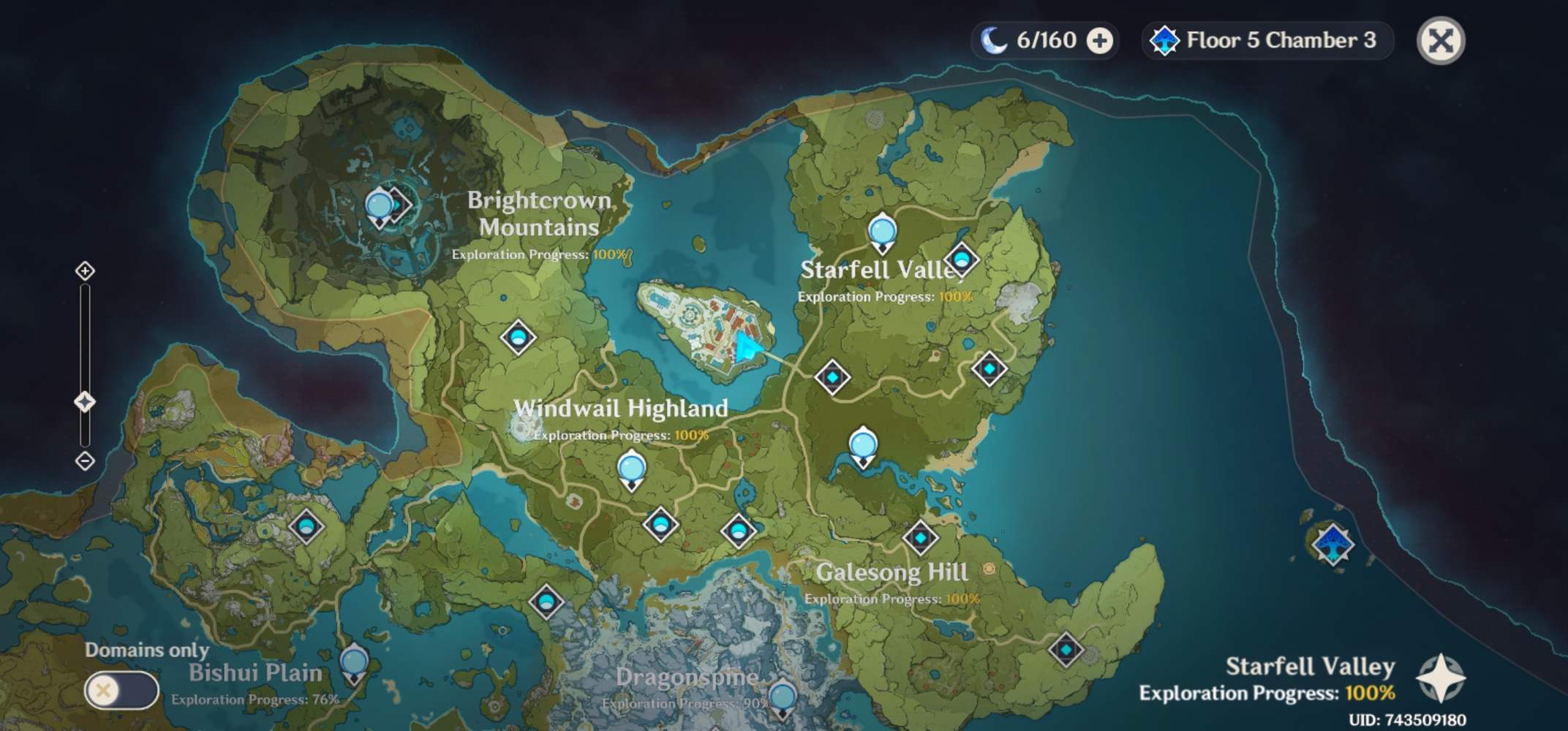Select teleport waypoint just above Galesong Hill label
1568x731 pixels.
(920, 538)
